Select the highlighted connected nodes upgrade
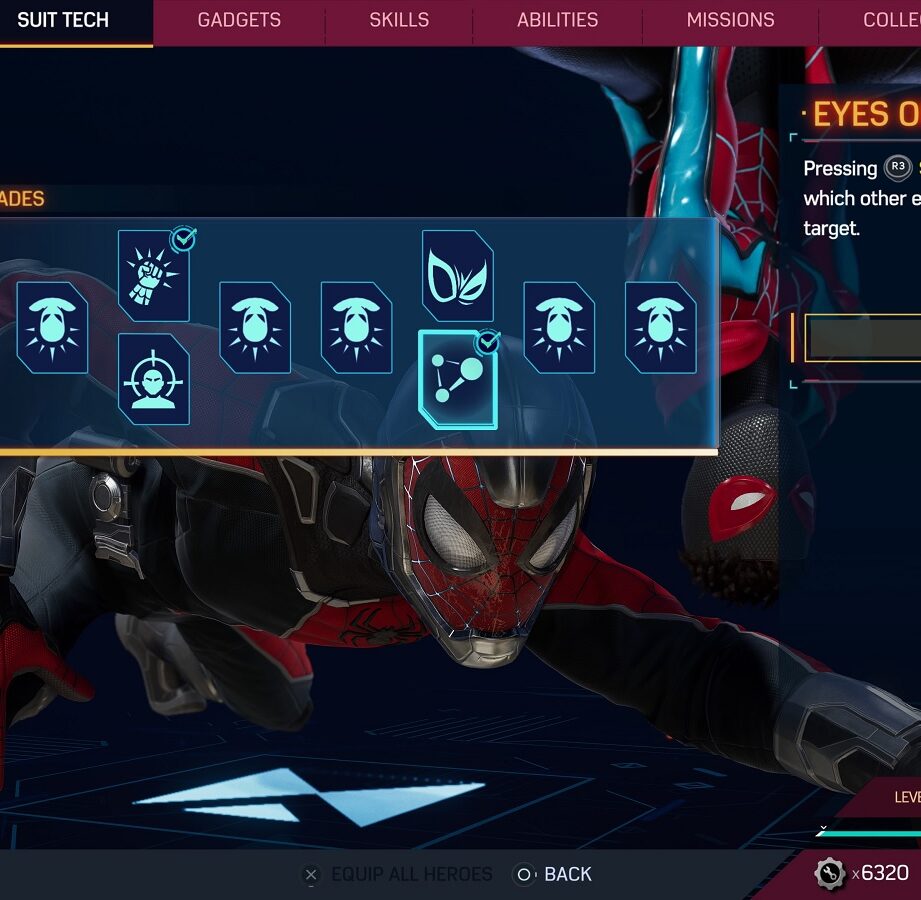The width and height of the screenshot is (921, 900). tap(457, 380)
